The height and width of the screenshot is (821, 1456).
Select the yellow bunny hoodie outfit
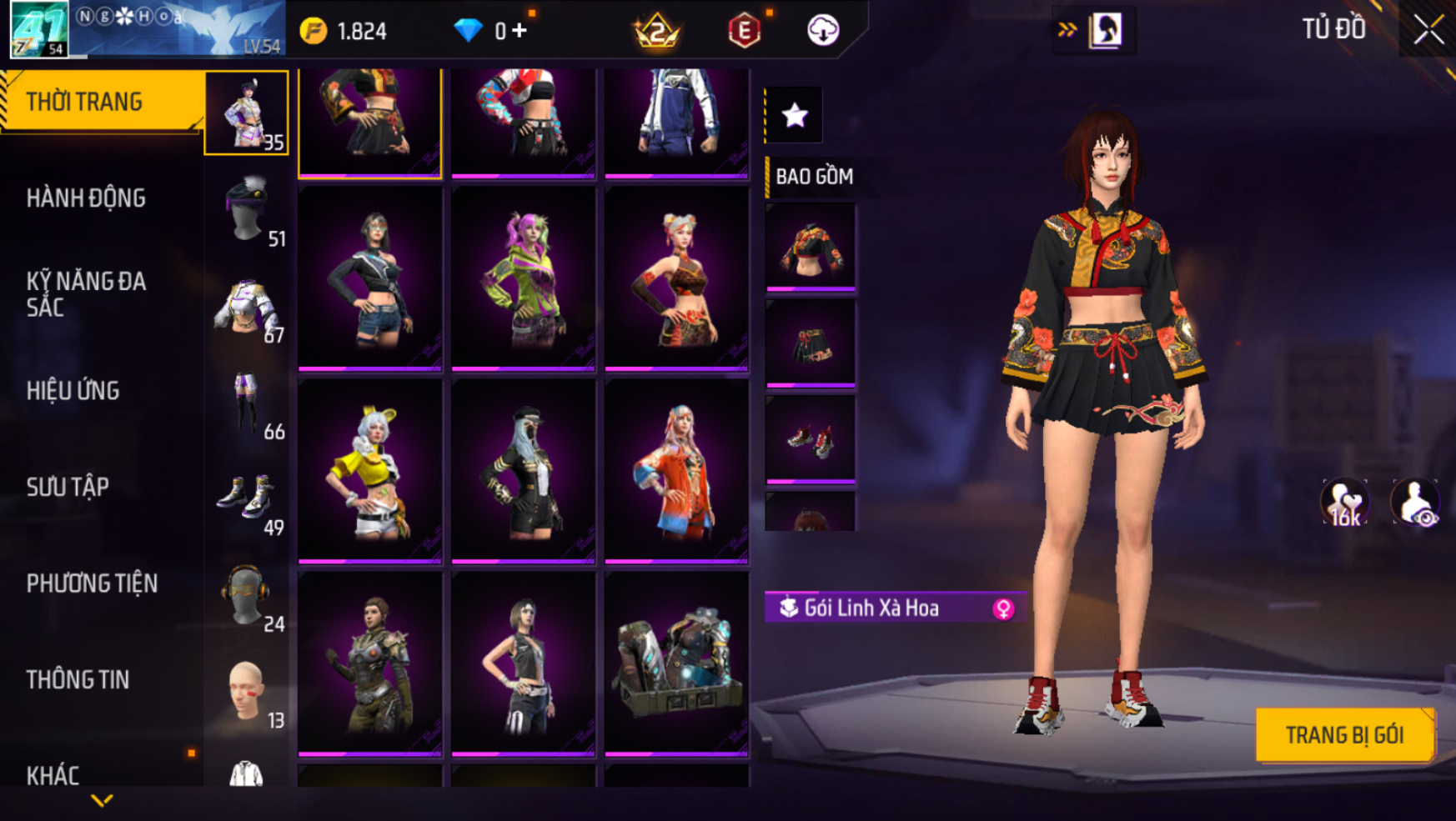point(369,471)
